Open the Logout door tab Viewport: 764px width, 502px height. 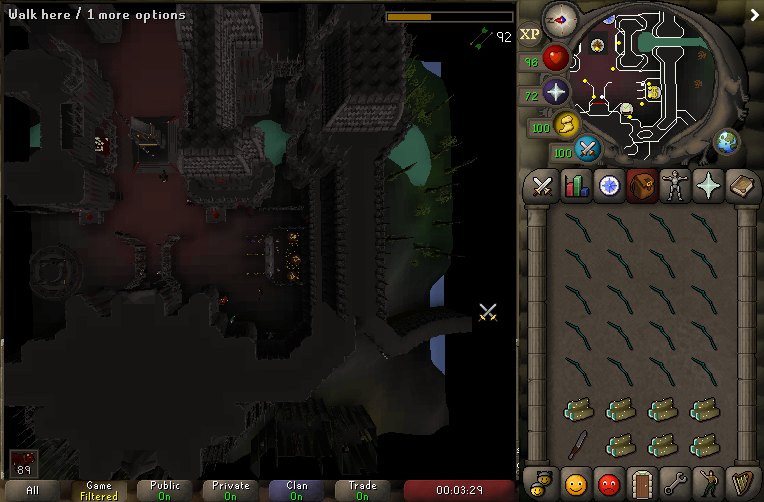(641, 483)
